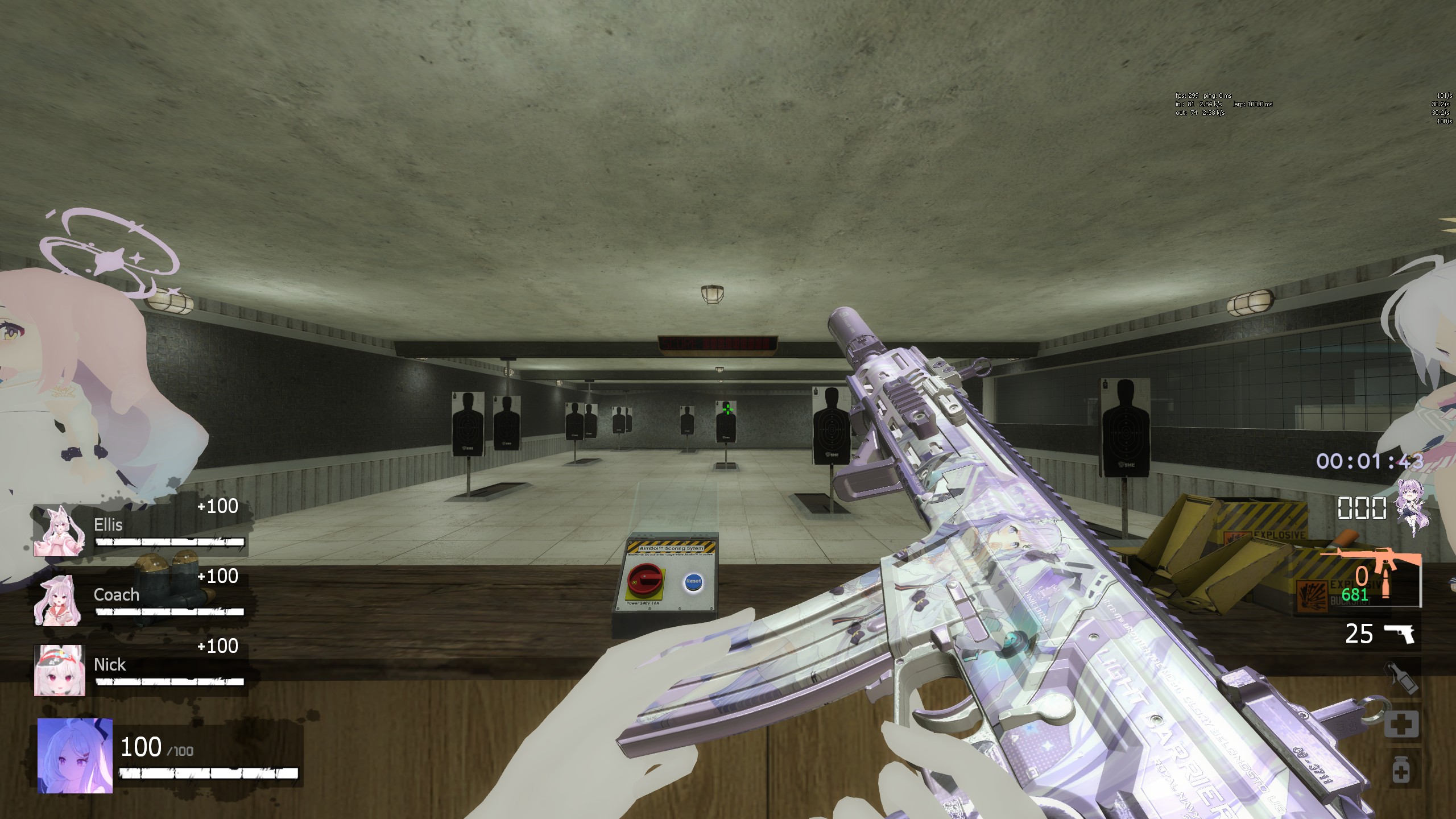The width and height of the screenshot is (1456, 819).
Task: Select Ellis's teammate portrait
Action: [x=59, y=531]
